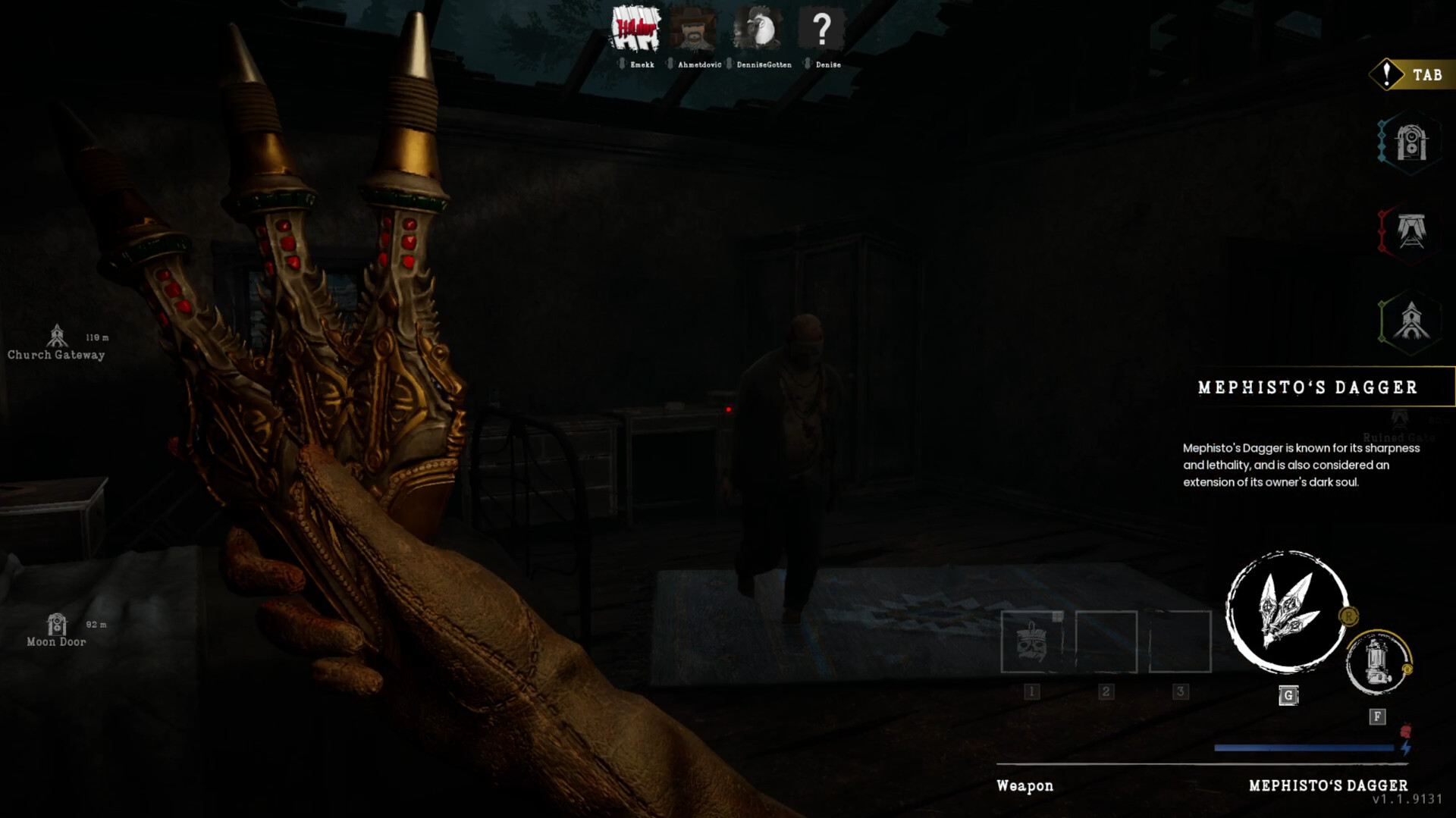
Task: Activate the Mephisto's Dagger weapon icon
Action: tap(1286, 611)
